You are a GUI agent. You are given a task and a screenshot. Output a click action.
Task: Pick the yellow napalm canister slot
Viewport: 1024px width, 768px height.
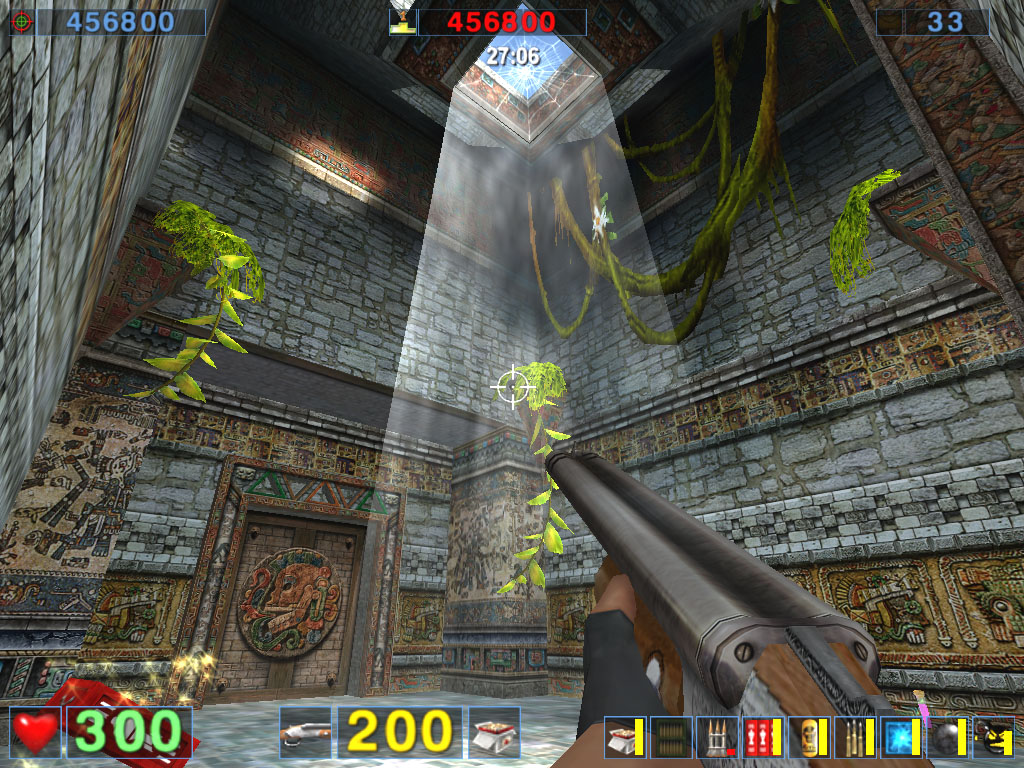click(809, 737)
